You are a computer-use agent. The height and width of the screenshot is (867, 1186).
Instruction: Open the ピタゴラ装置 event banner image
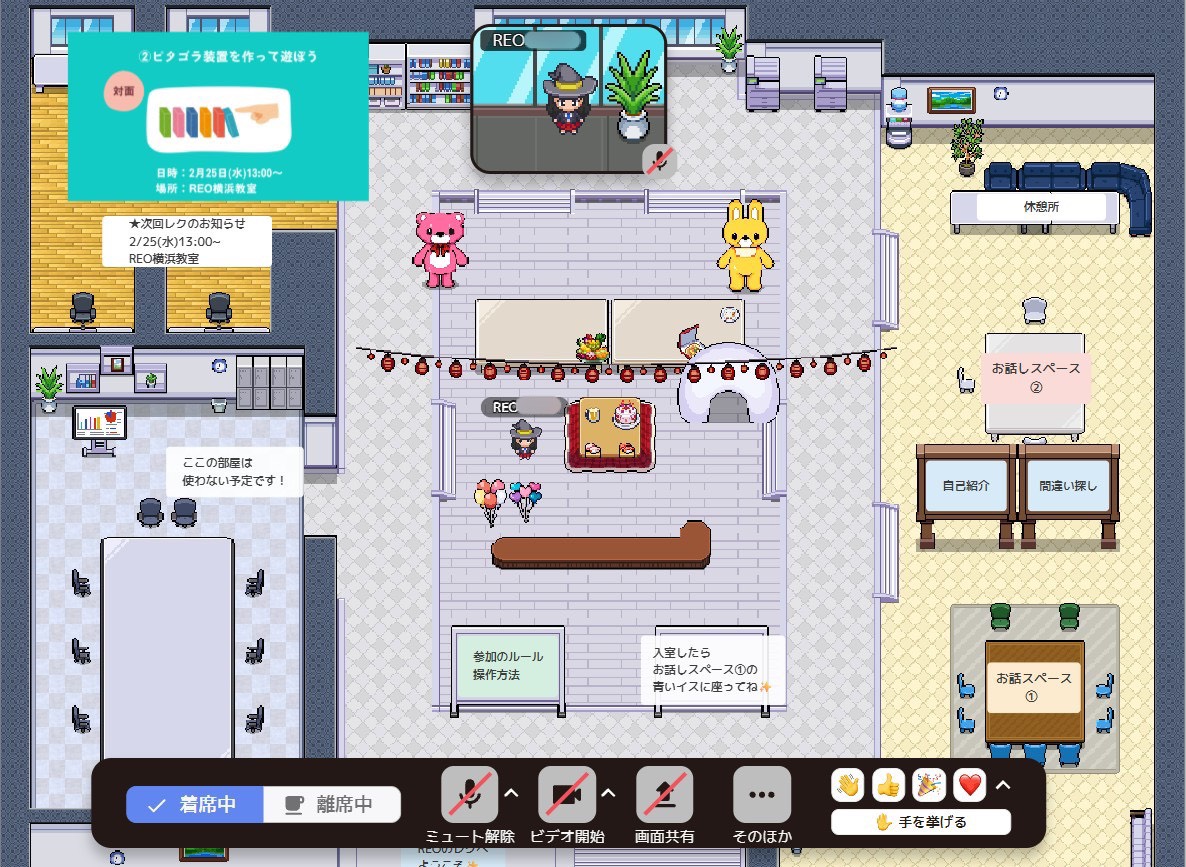218,116
